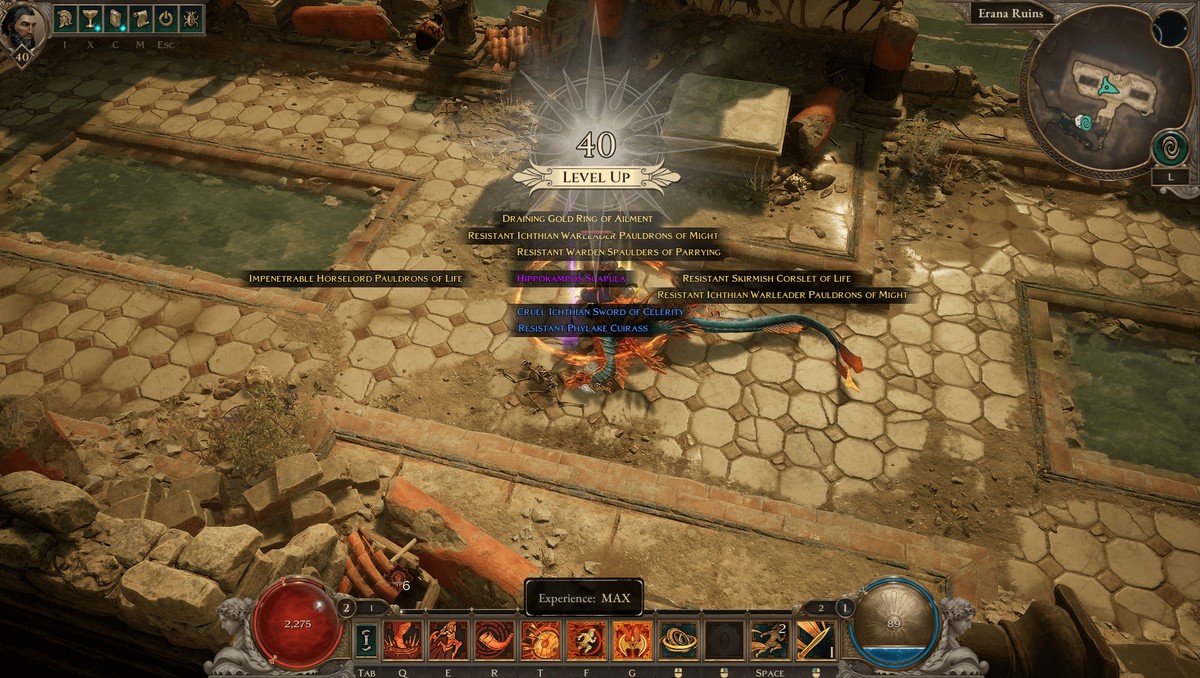
Task: Select the golden rings skill slot
Action: tap(678, 640)
